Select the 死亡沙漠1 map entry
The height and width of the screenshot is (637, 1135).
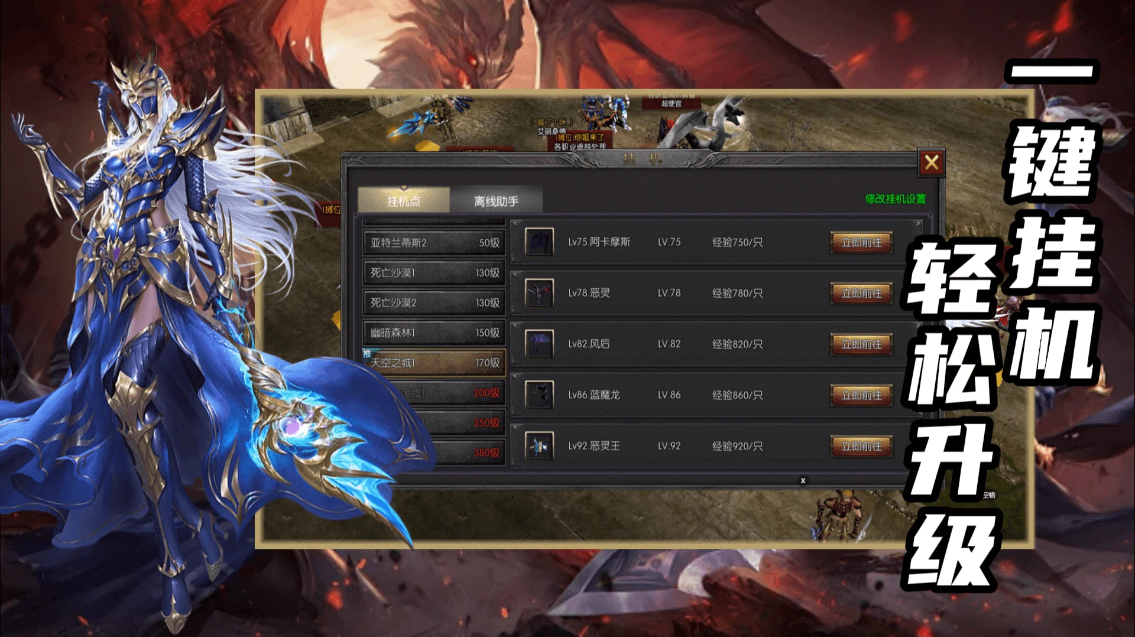point(432,272)
